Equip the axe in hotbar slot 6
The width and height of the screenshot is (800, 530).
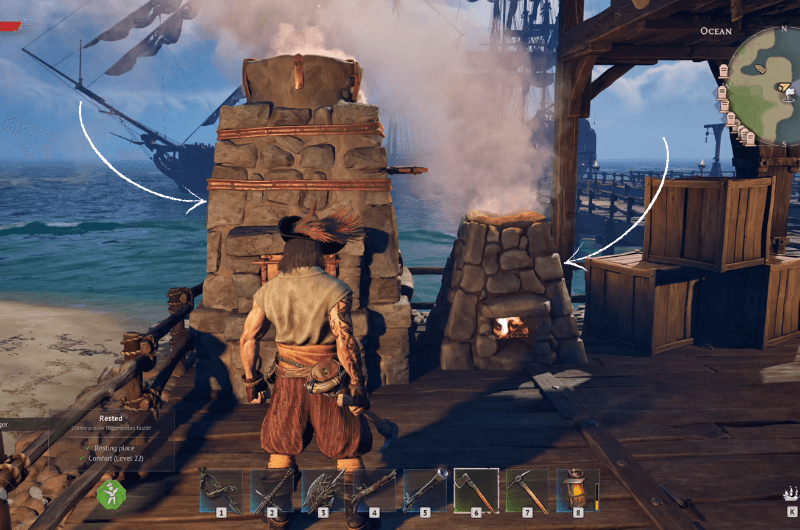coord(476,491)
